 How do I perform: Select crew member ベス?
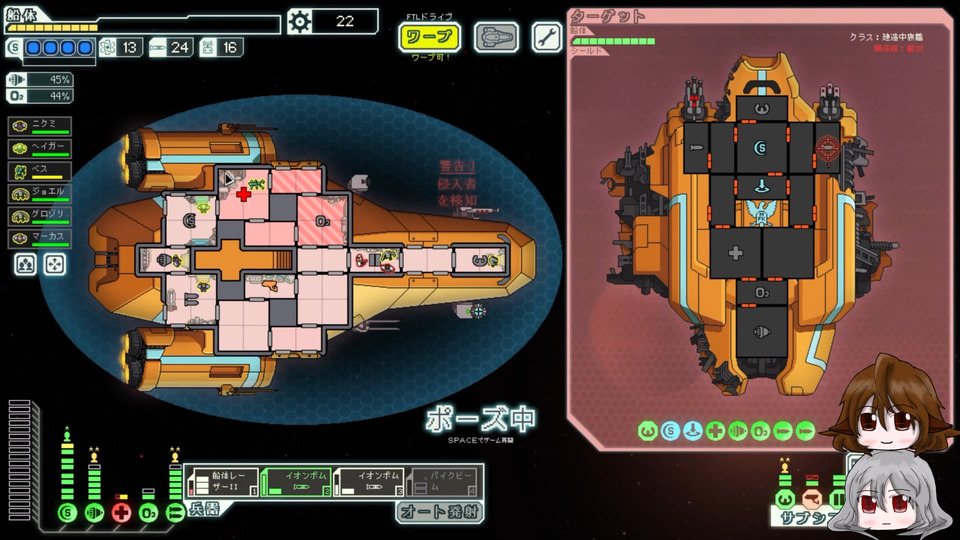(x=41, y=171)
